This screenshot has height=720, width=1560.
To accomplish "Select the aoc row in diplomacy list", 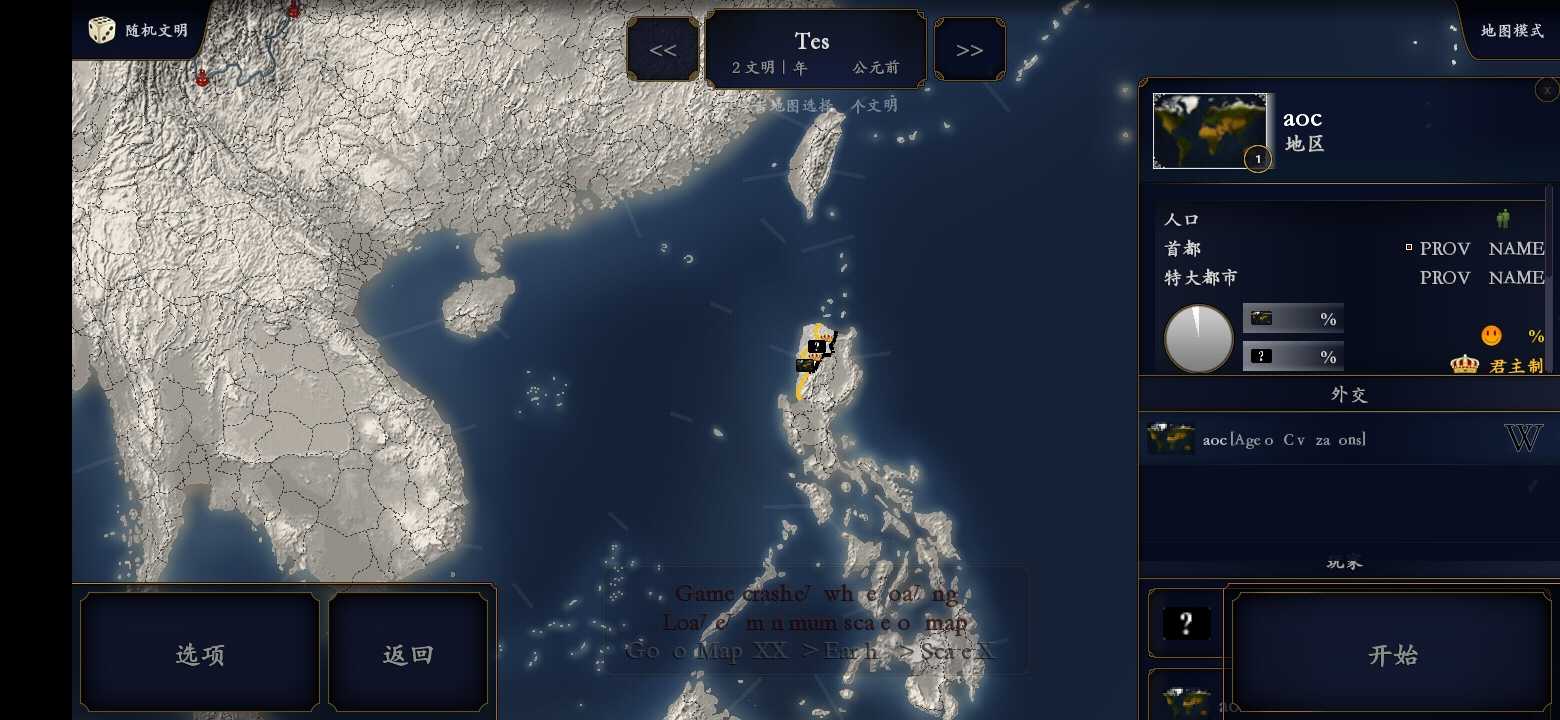I will coord(1320,439).
